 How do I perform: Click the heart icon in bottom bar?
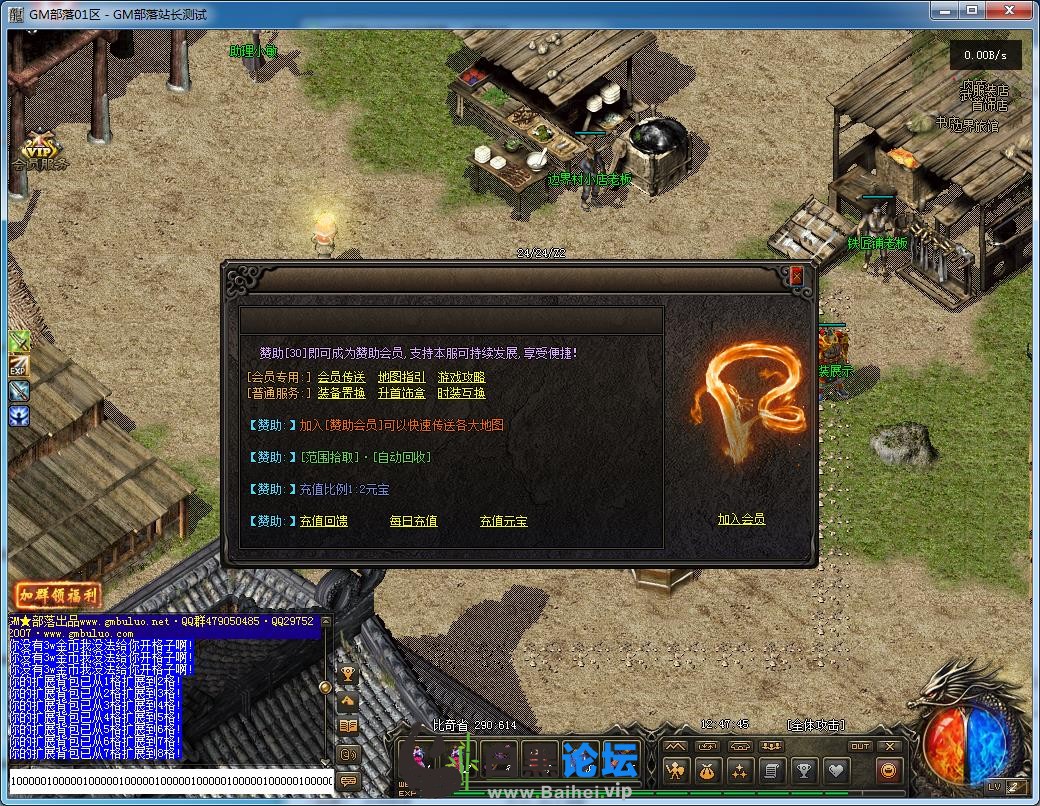836,771
